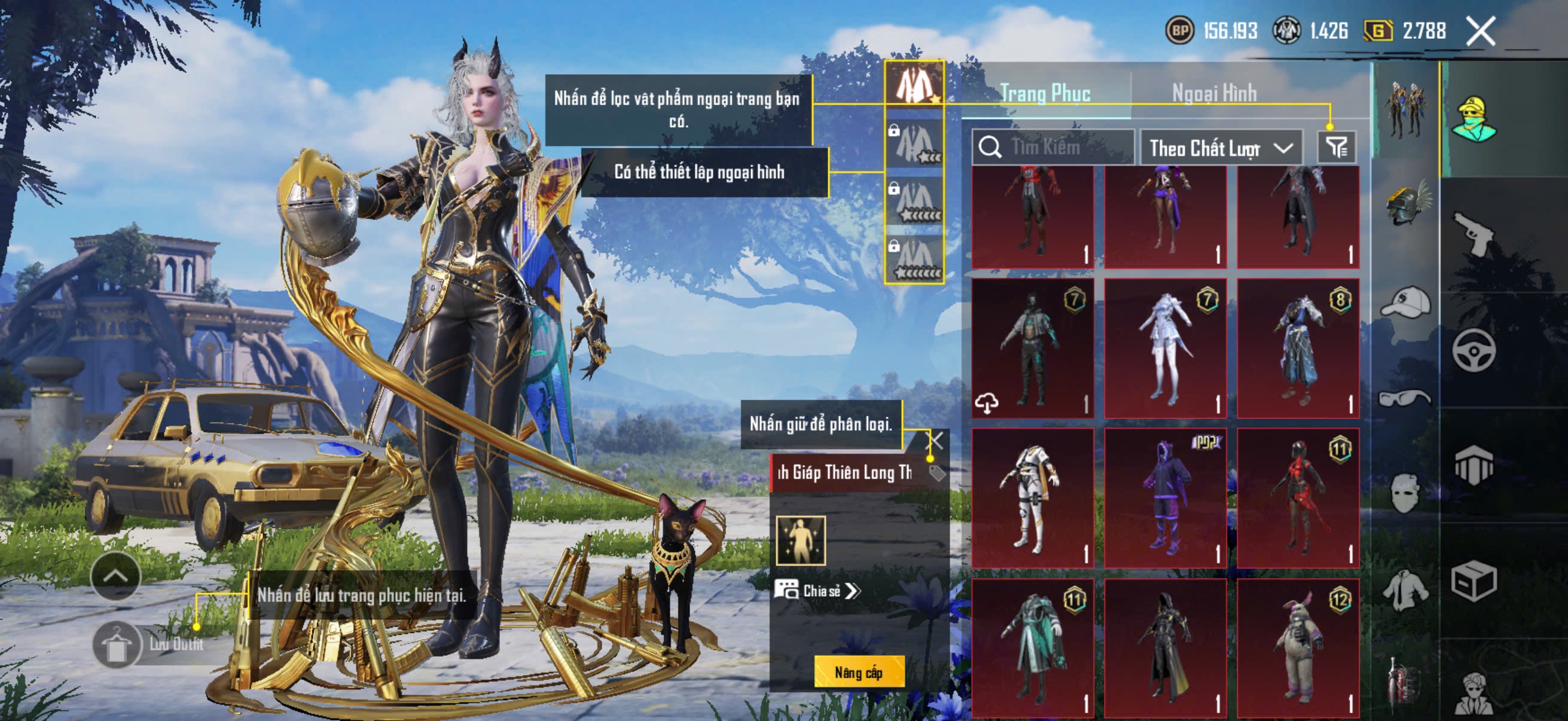Choose the purple hoodie outfit
Screen dimensions: 1568x721
point(1165,497)
